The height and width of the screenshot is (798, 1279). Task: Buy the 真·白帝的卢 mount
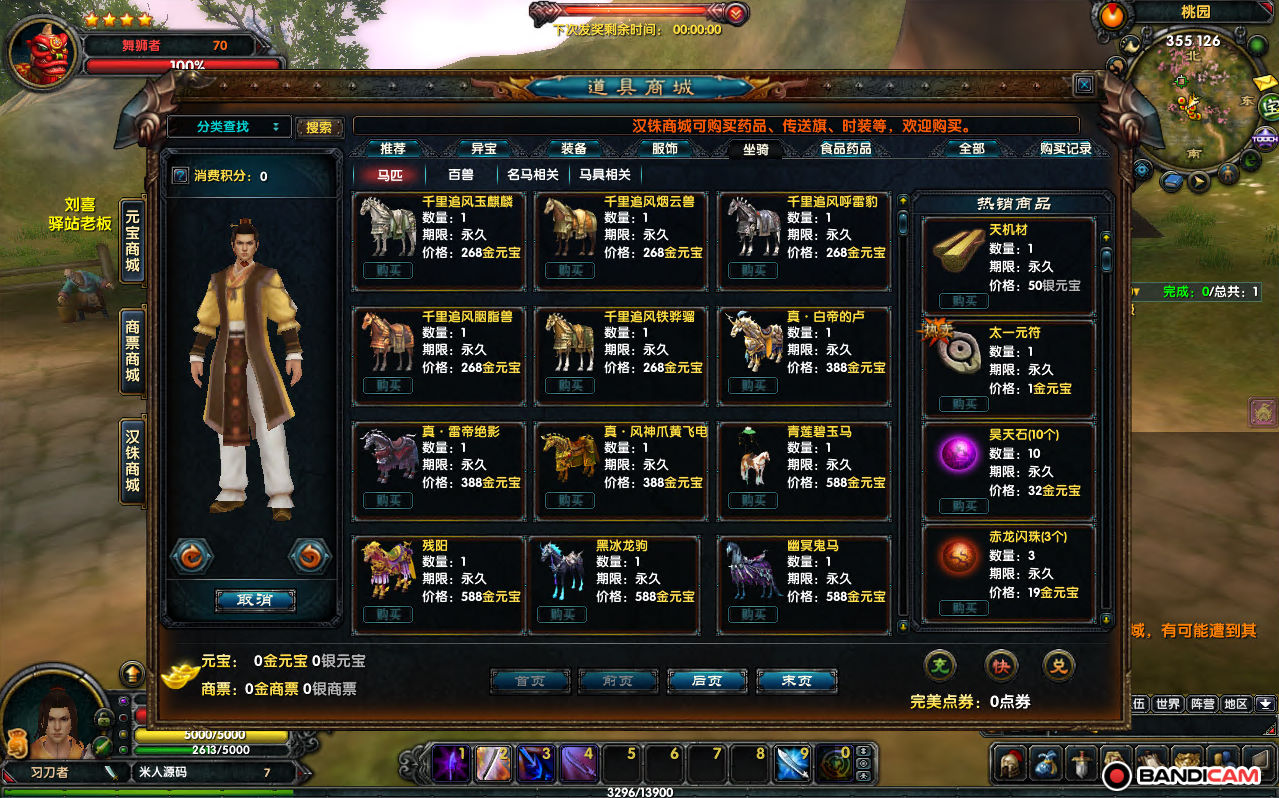pos(753,386)
